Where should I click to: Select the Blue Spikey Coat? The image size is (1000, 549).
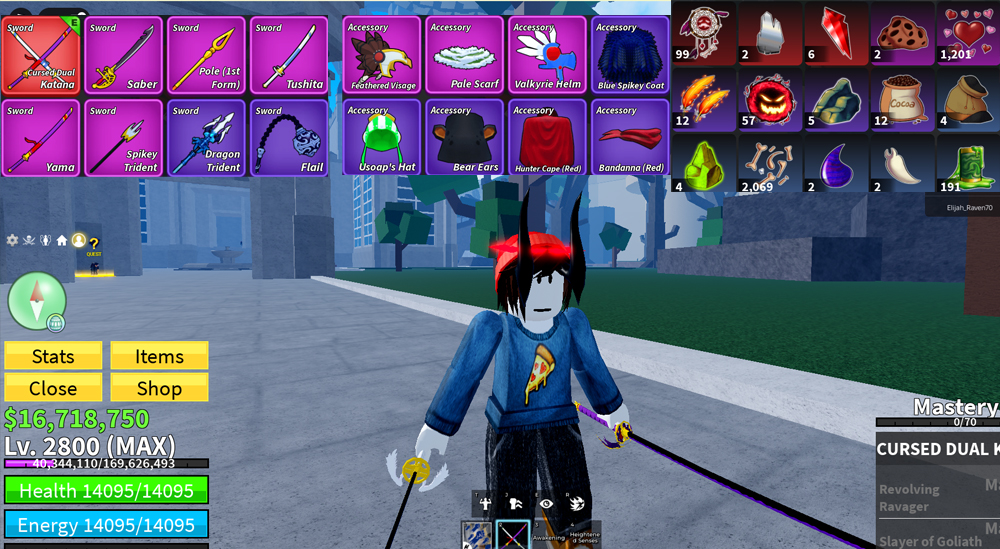(631, 55)
